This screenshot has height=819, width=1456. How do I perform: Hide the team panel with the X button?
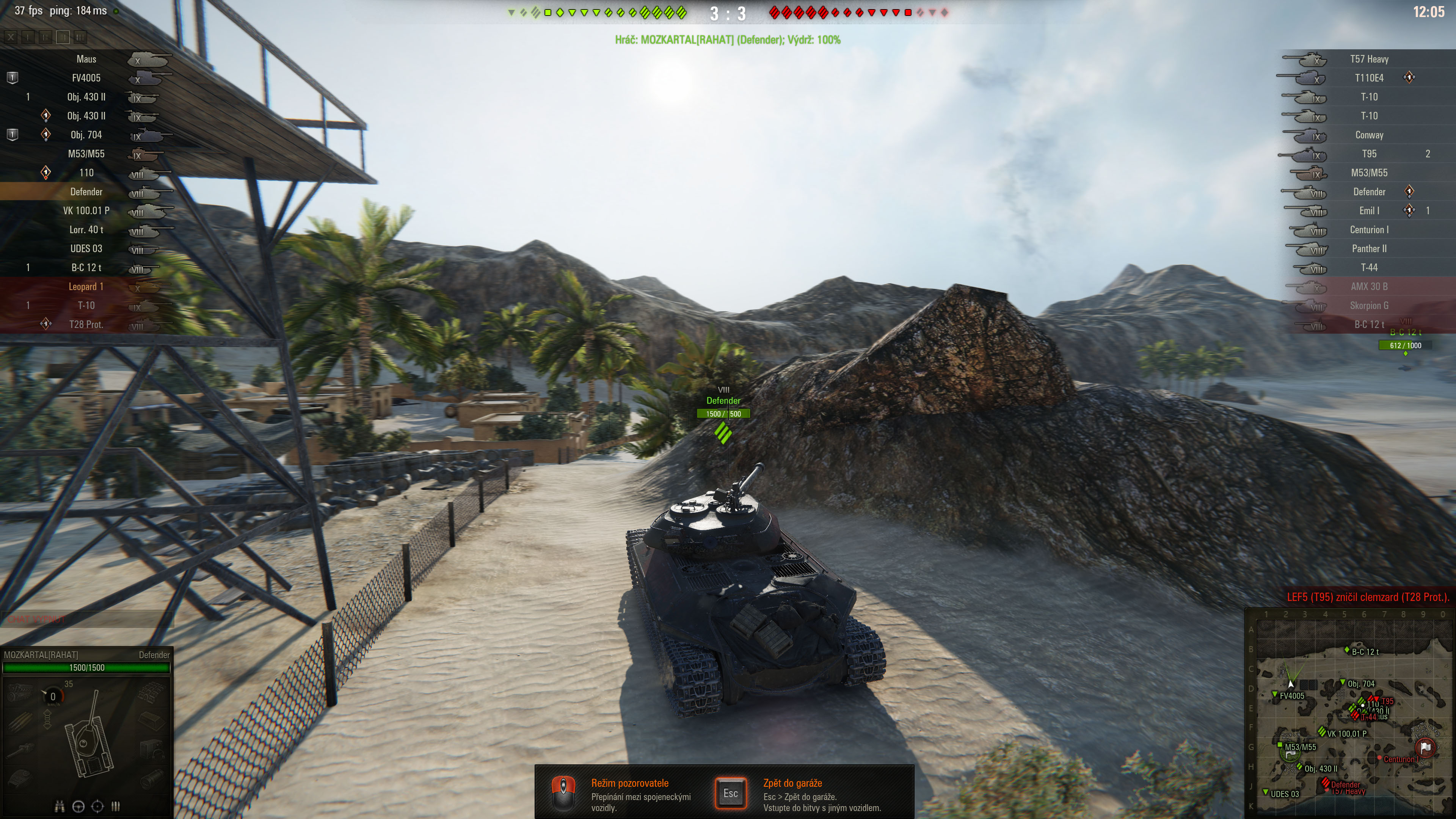coord(11,37)
